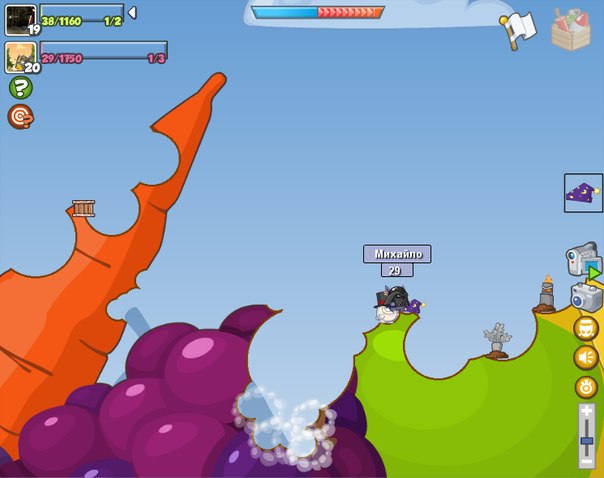604x478 pixels.
Task: Select the first player's dark avatar
Action: tap(20, 19)
